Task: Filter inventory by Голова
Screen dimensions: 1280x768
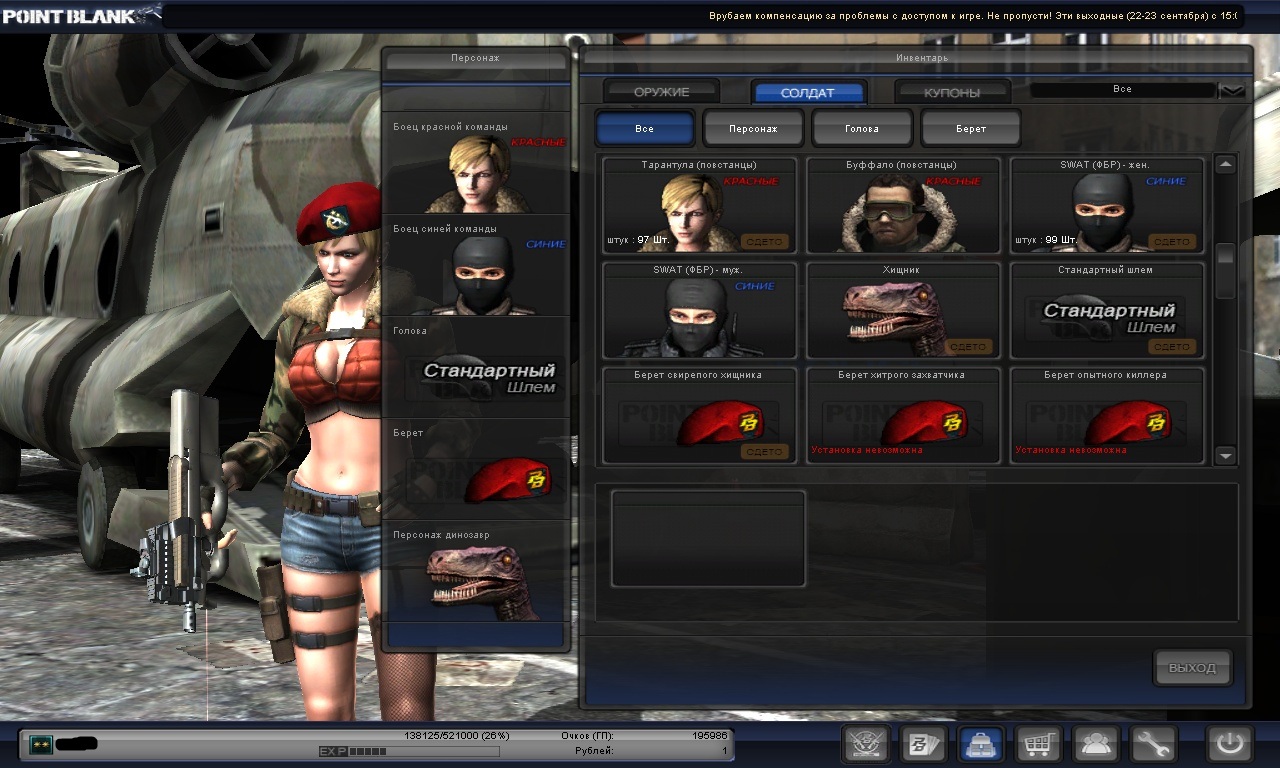Action: click(x=862, y=129)
